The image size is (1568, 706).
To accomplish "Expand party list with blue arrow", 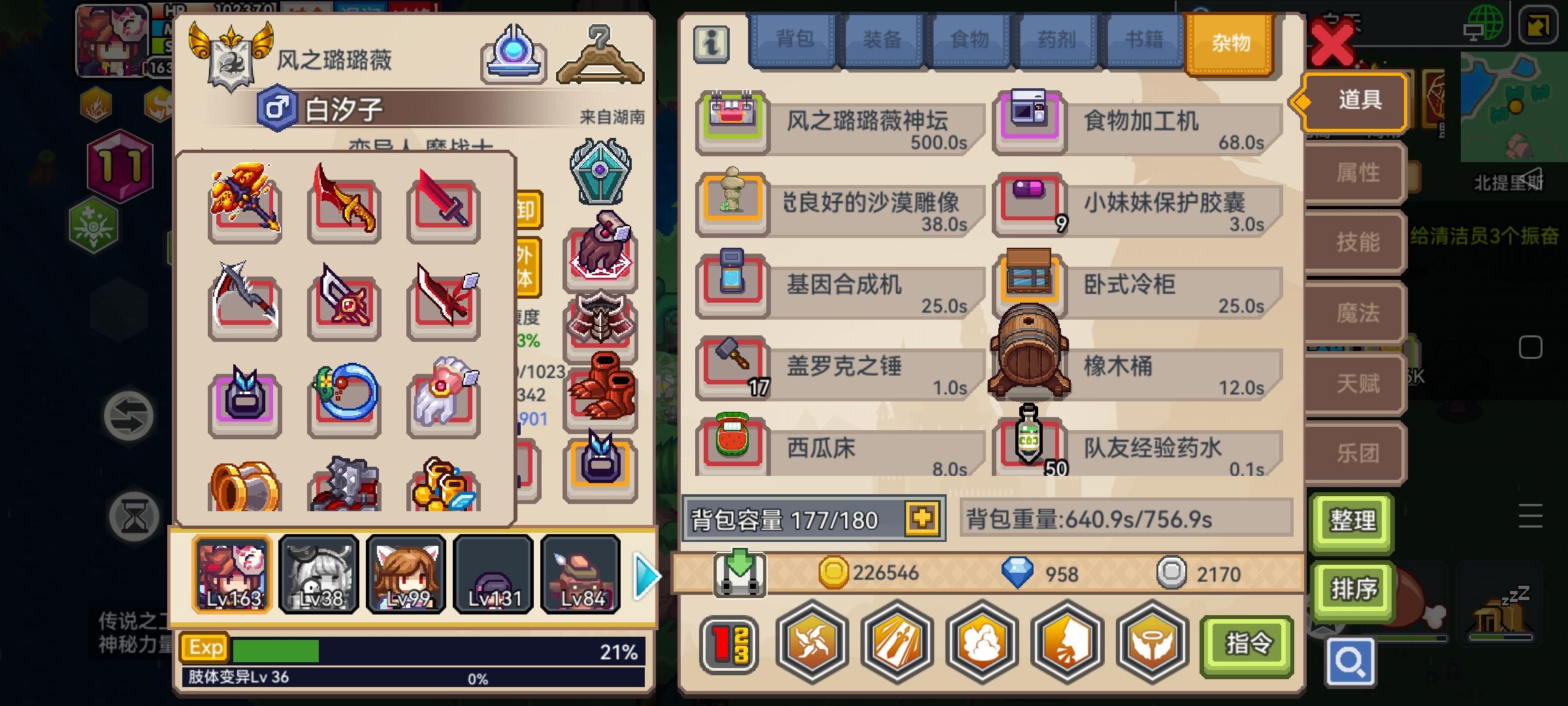I will tap(645, 577).
